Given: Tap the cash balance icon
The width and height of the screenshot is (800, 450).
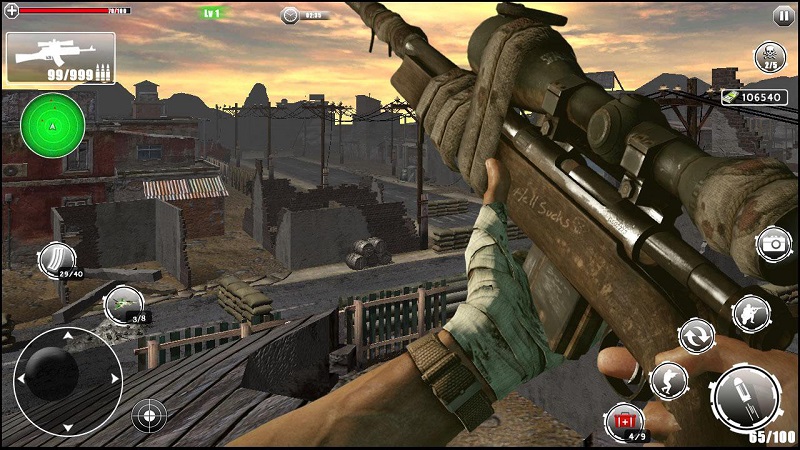Looking at the screenshot, I should [x=731, y=97].
